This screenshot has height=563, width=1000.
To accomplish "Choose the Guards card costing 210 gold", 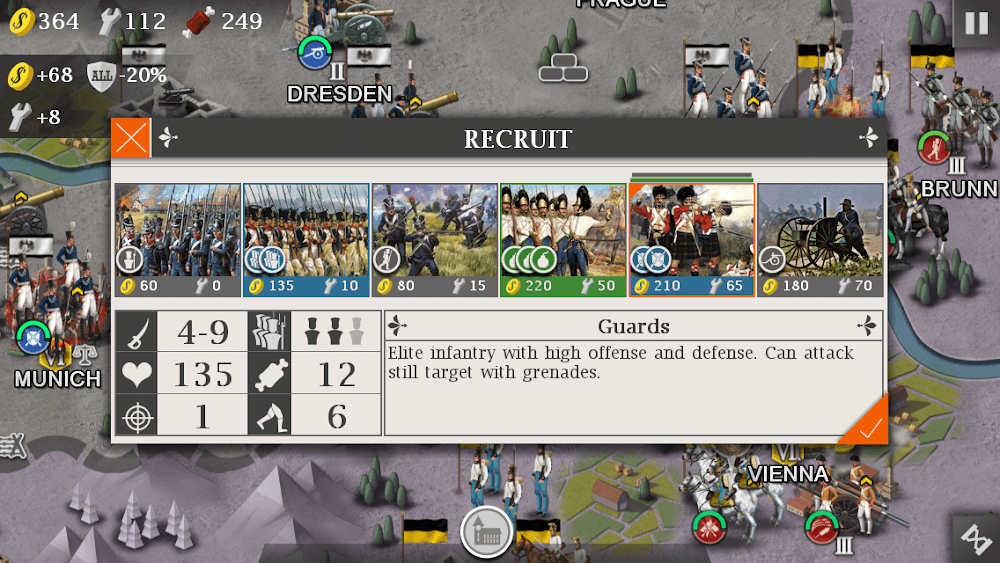I will 691,240.
